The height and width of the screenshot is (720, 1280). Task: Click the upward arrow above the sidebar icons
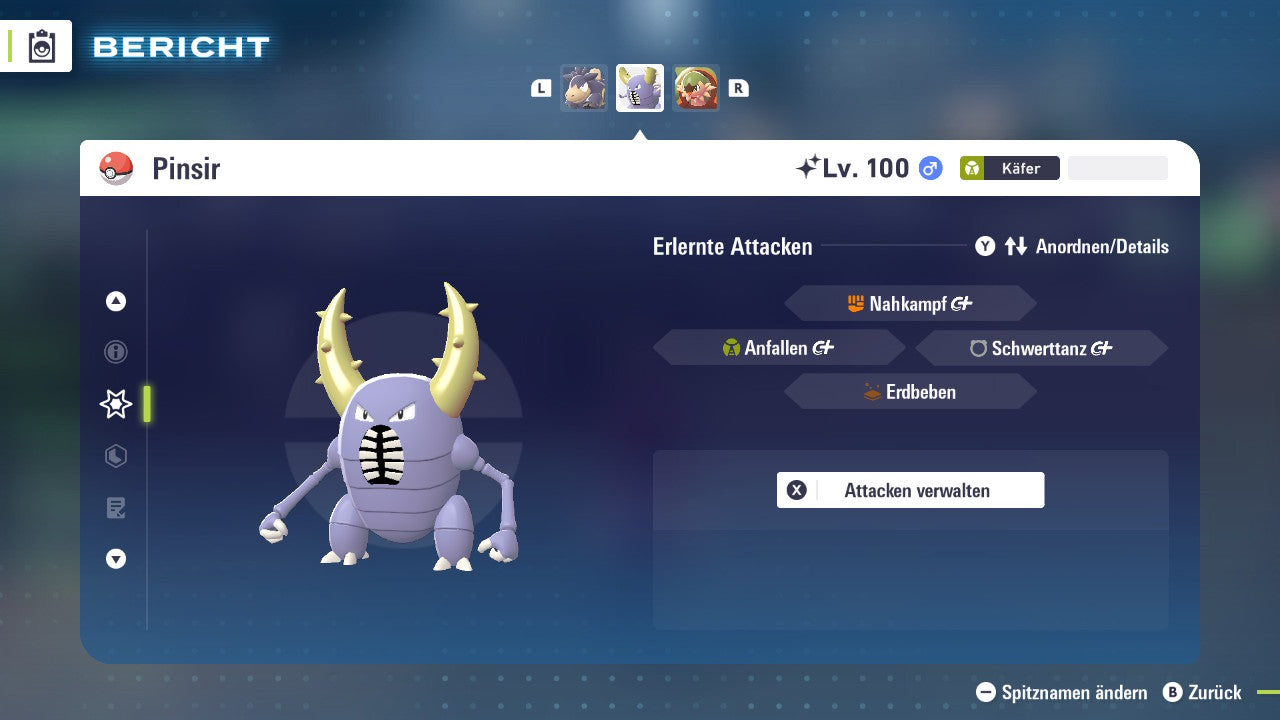point(115,300)
